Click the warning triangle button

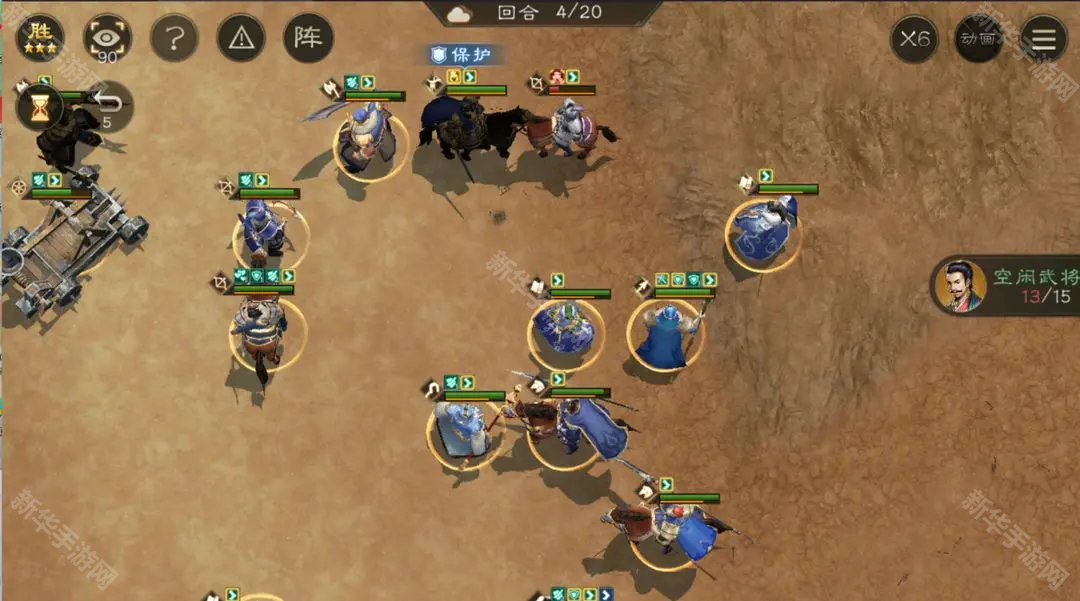pos(241,38)
